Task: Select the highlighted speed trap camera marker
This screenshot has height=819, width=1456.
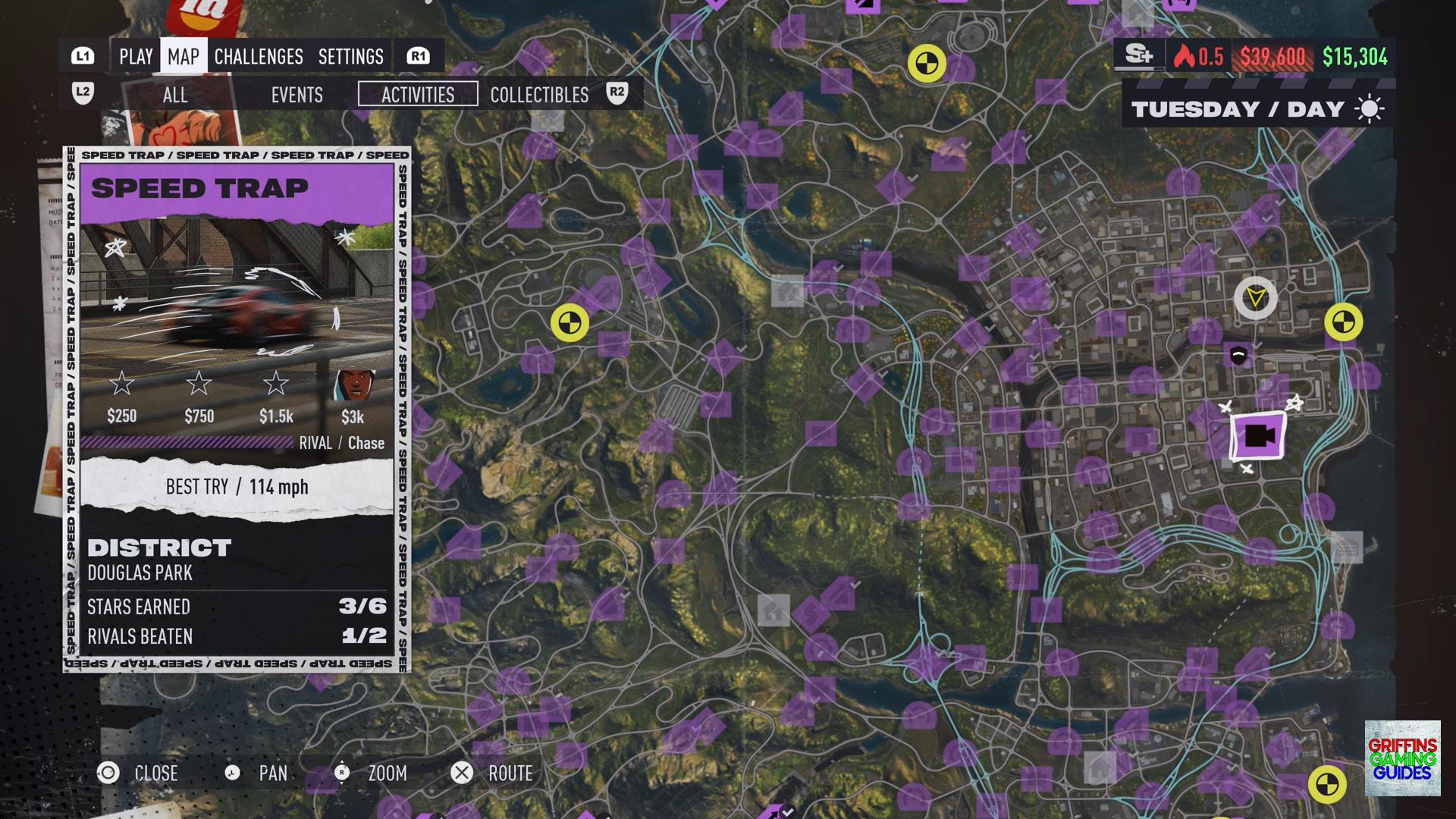Action: [x=1258, y=436]
